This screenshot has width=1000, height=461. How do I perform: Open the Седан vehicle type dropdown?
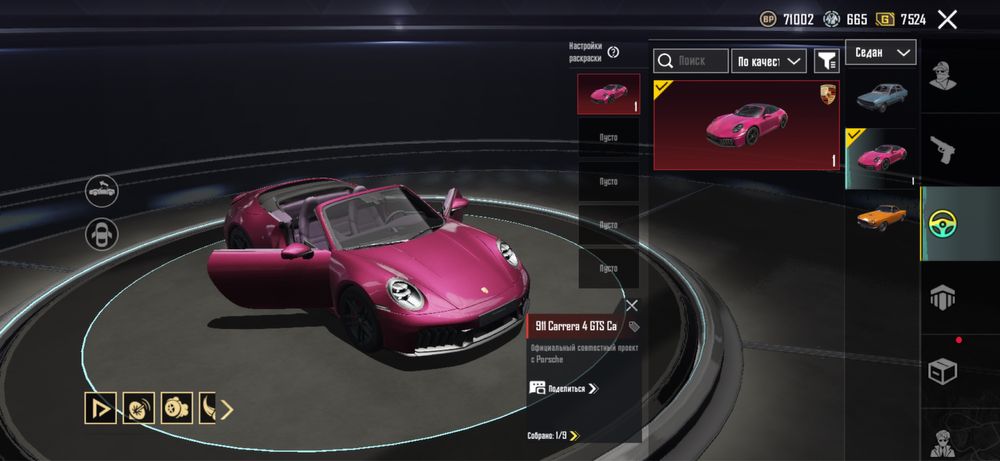coord(880,52)
